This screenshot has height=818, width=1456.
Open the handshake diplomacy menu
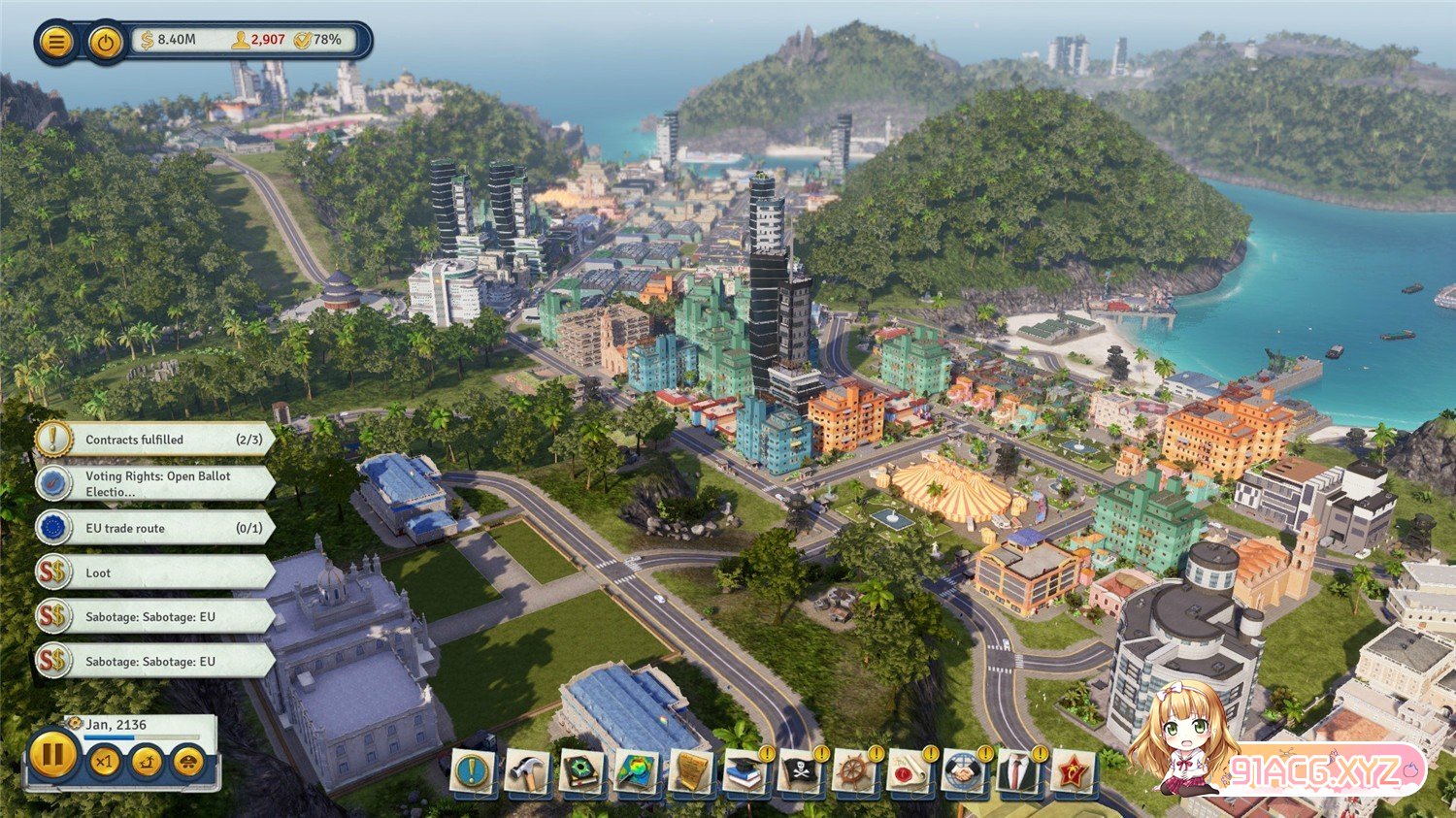962,772
